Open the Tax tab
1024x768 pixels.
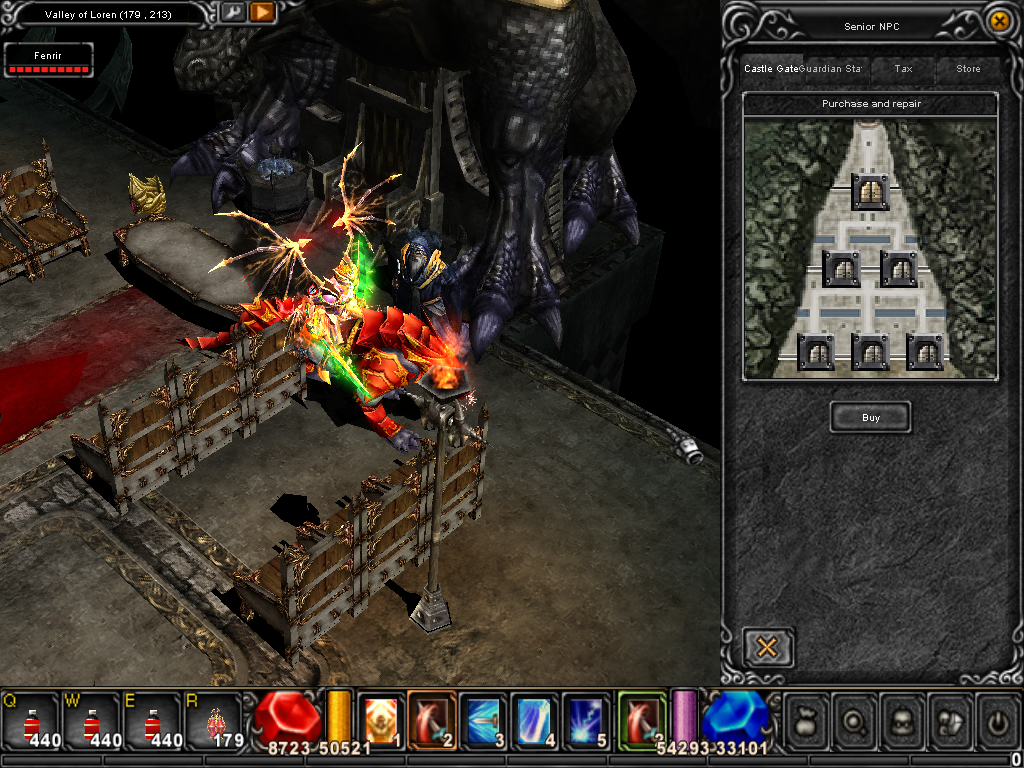(x=903, y=69)
